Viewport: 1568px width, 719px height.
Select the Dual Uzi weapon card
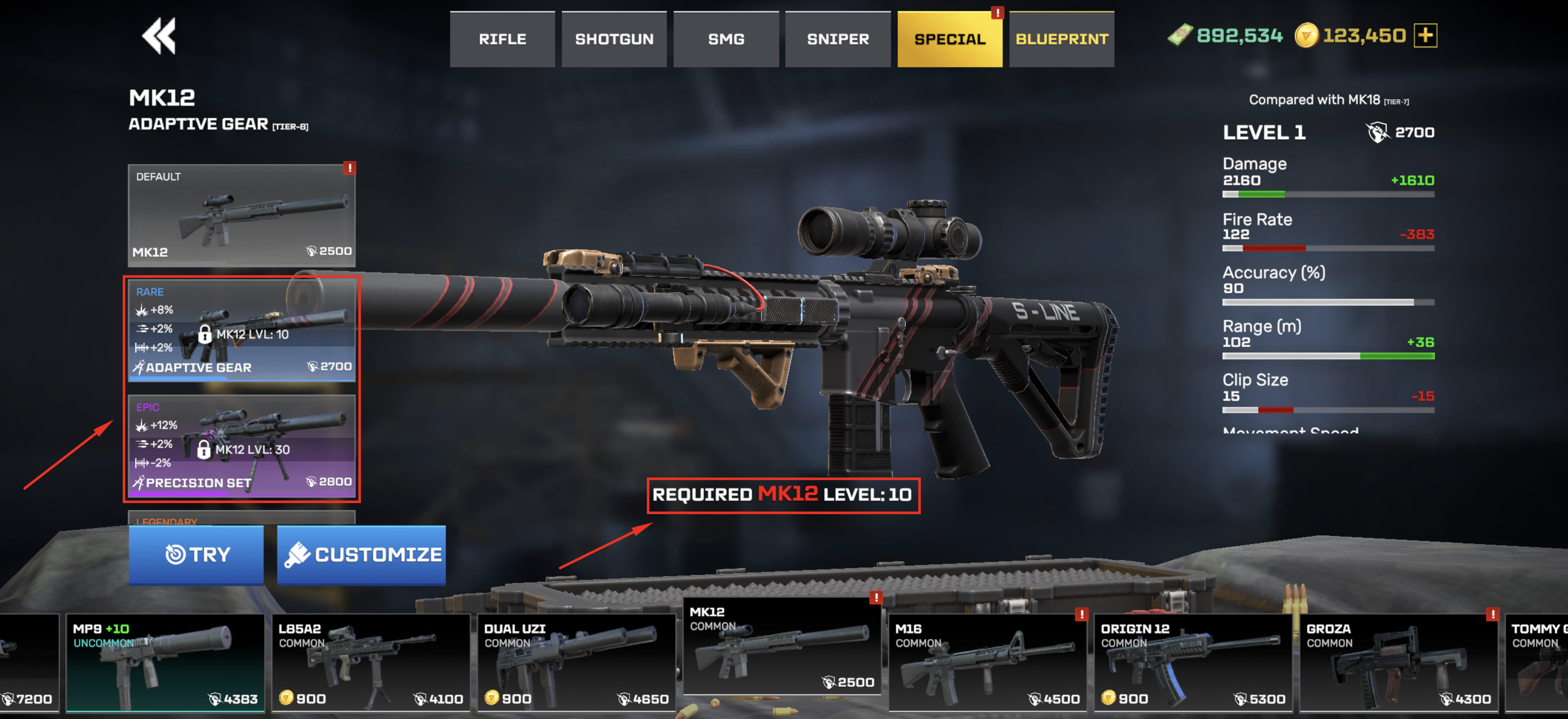point(577,663)
